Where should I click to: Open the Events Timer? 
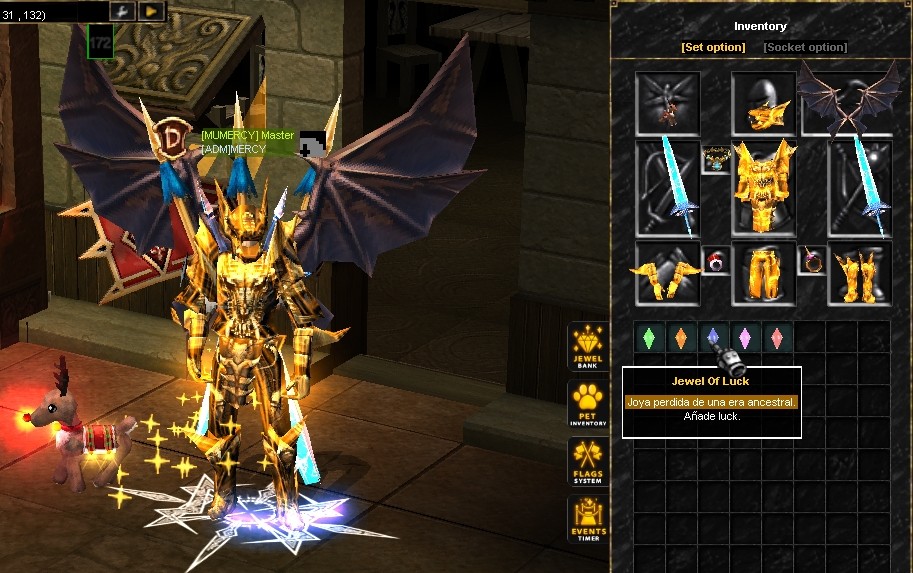tap(588, 519)
